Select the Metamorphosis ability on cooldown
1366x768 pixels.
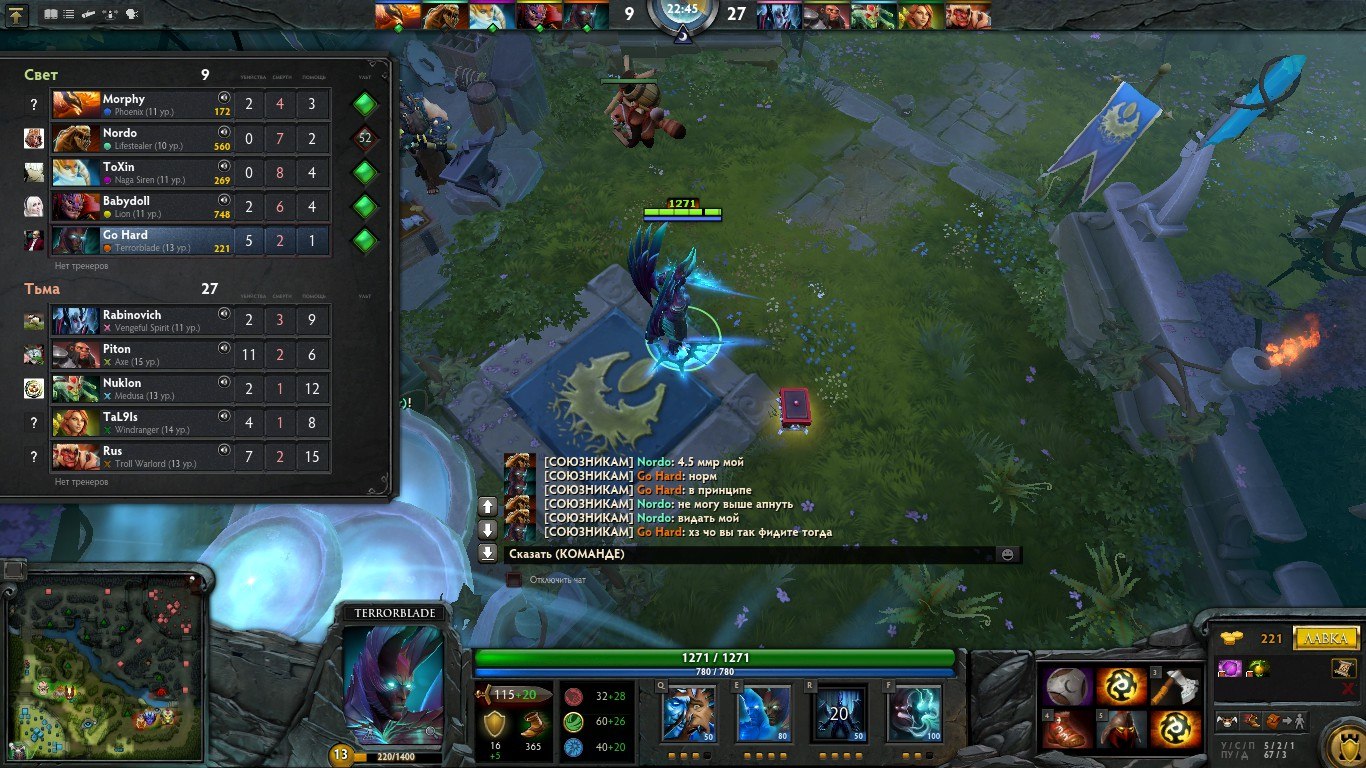click(838, 713)
